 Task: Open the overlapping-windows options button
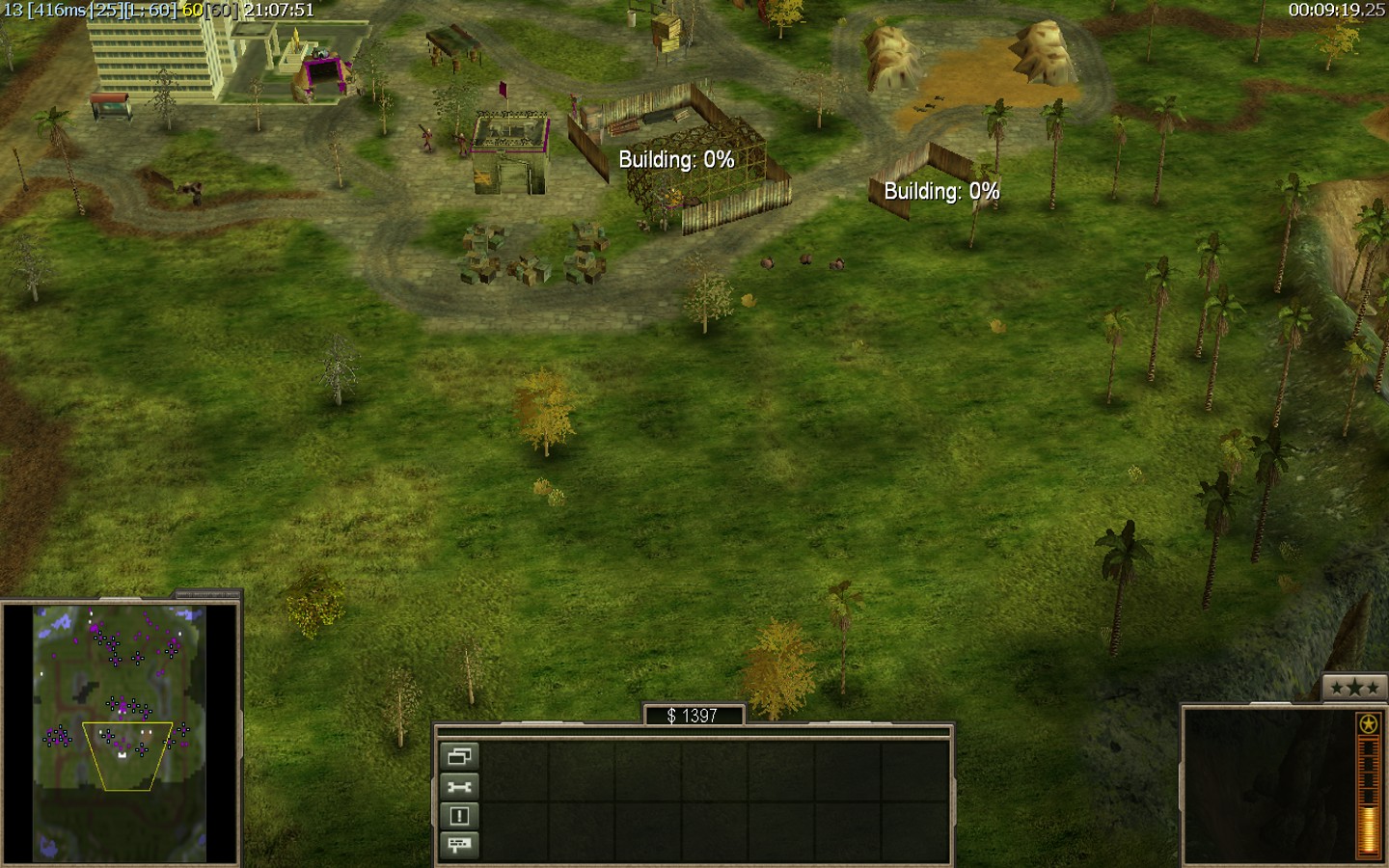[459, 757]
